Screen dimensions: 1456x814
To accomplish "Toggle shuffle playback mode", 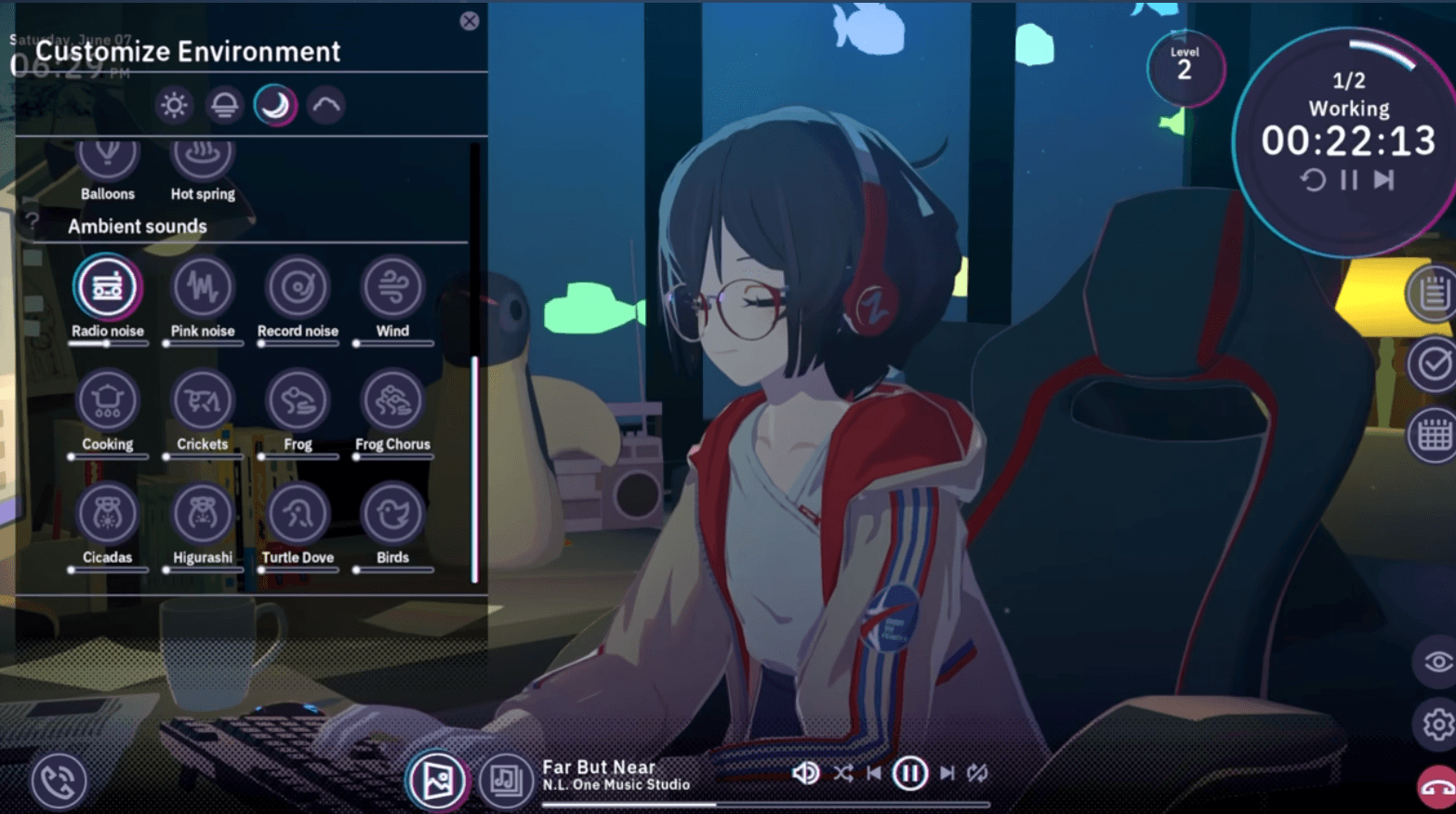I will point(842,772).
